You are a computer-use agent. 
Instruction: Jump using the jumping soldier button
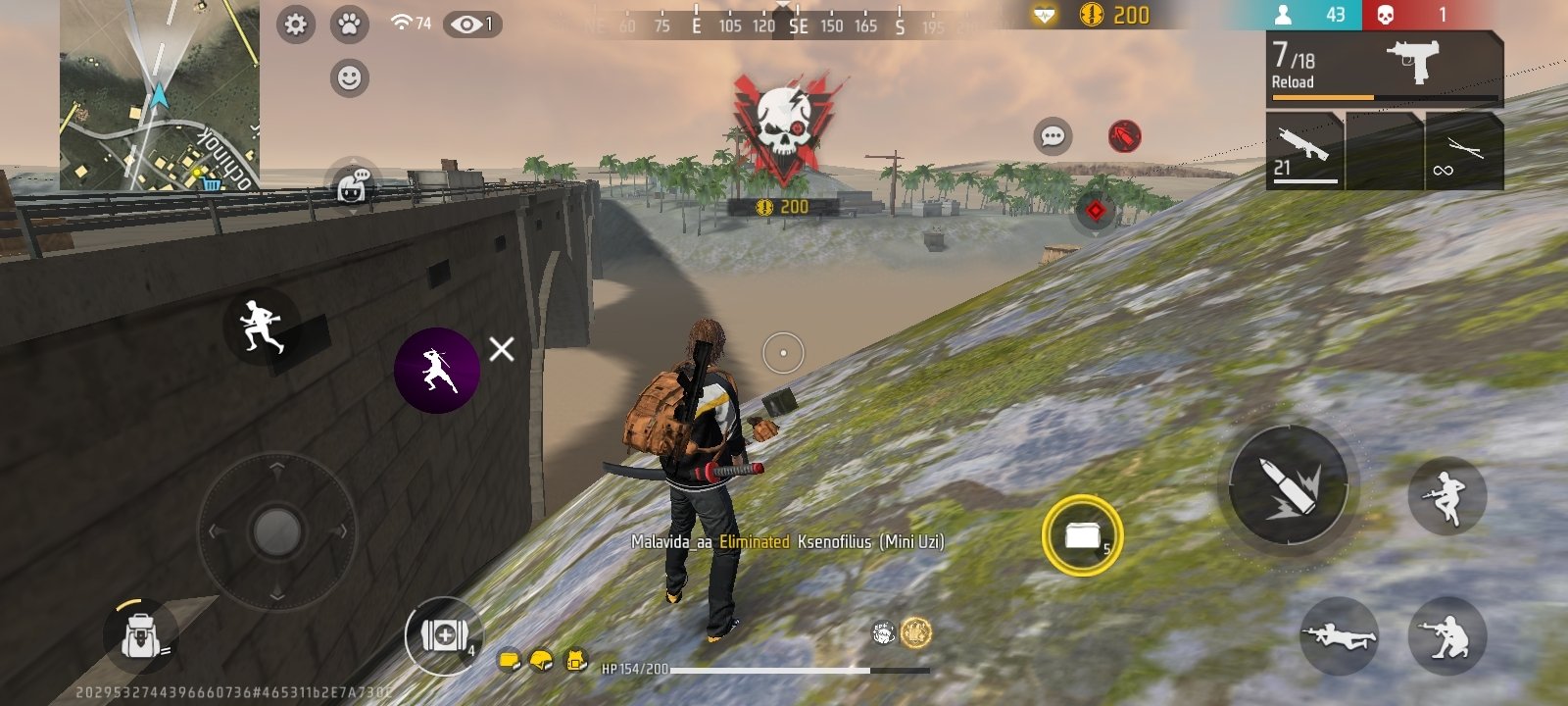[x=1446, y=496]
